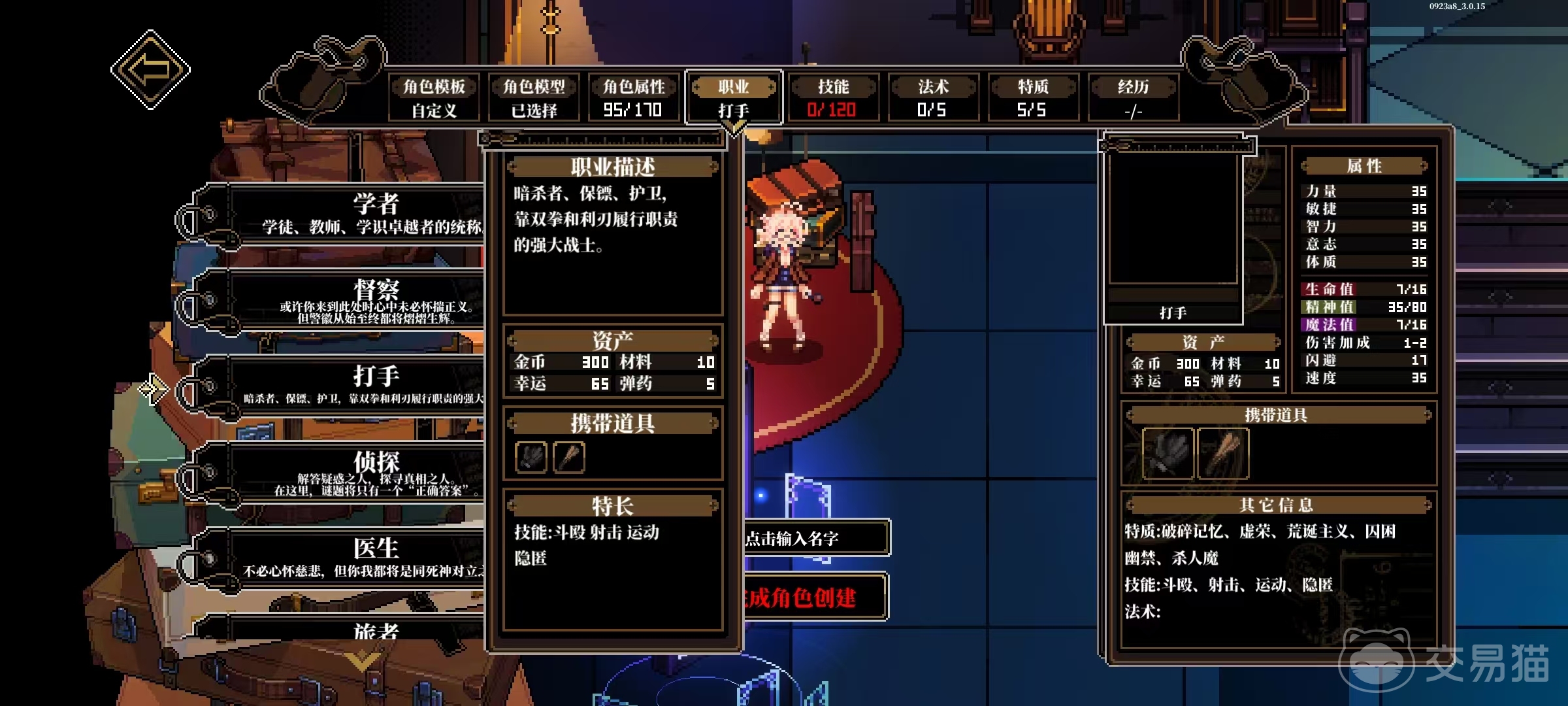Select the 职业 tab
The height and width of the screenshot is (706, 1568).
point(733,97)
